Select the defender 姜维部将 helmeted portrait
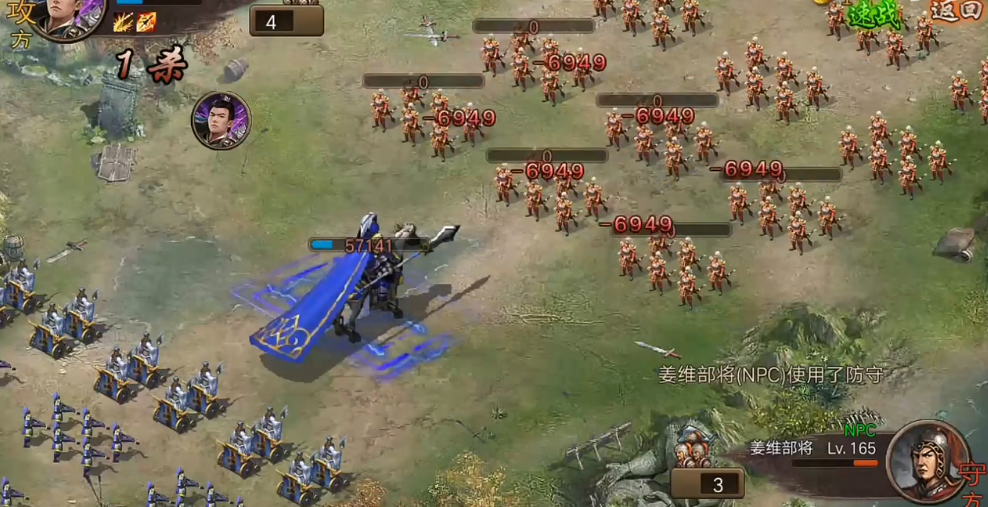This screenshot has height=507, width=988. click(x=926, y=461)
